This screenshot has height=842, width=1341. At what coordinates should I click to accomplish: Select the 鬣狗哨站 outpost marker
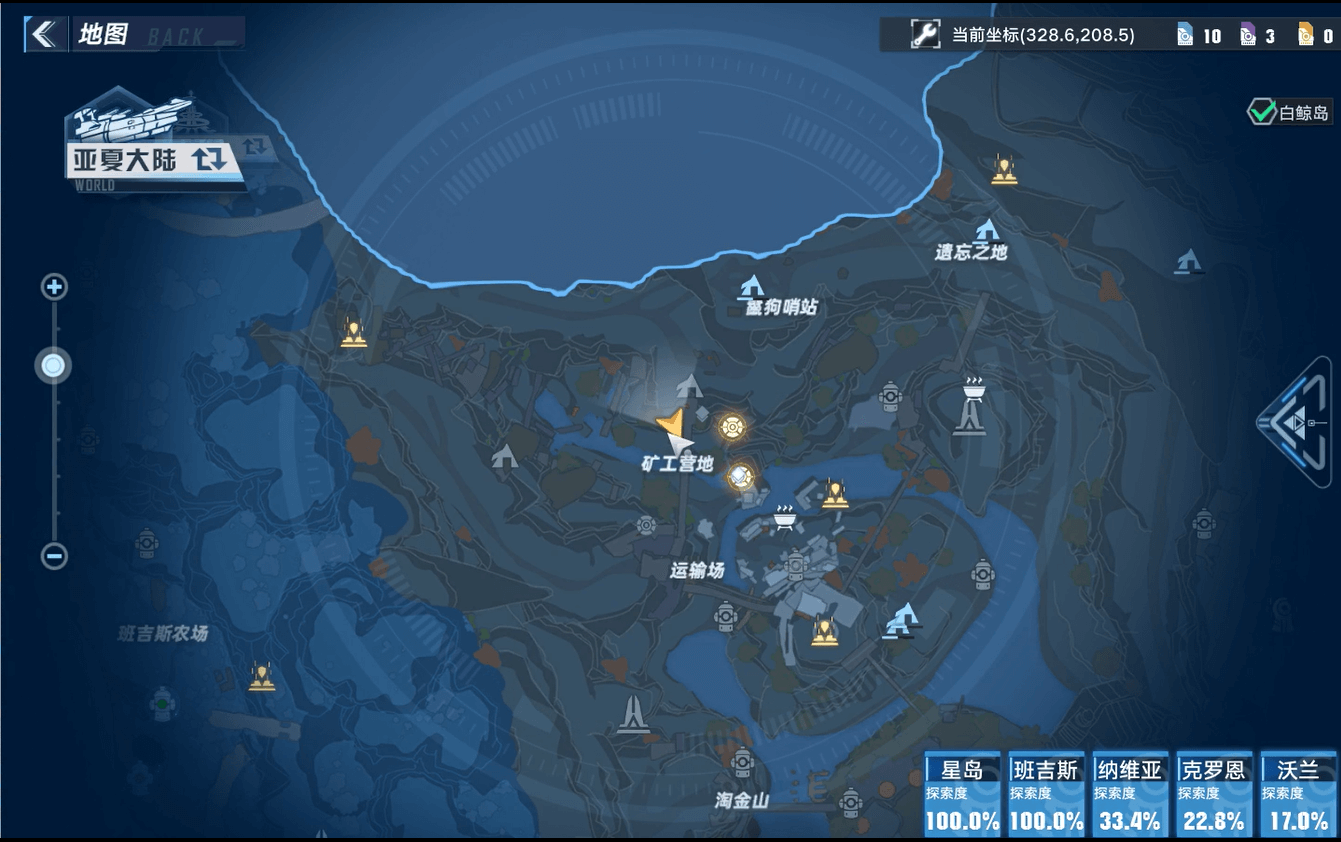752,287
